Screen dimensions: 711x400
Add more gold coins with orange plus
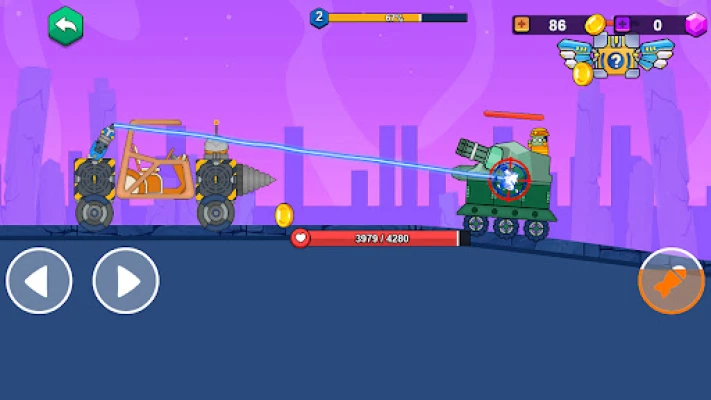coord(522,24)
